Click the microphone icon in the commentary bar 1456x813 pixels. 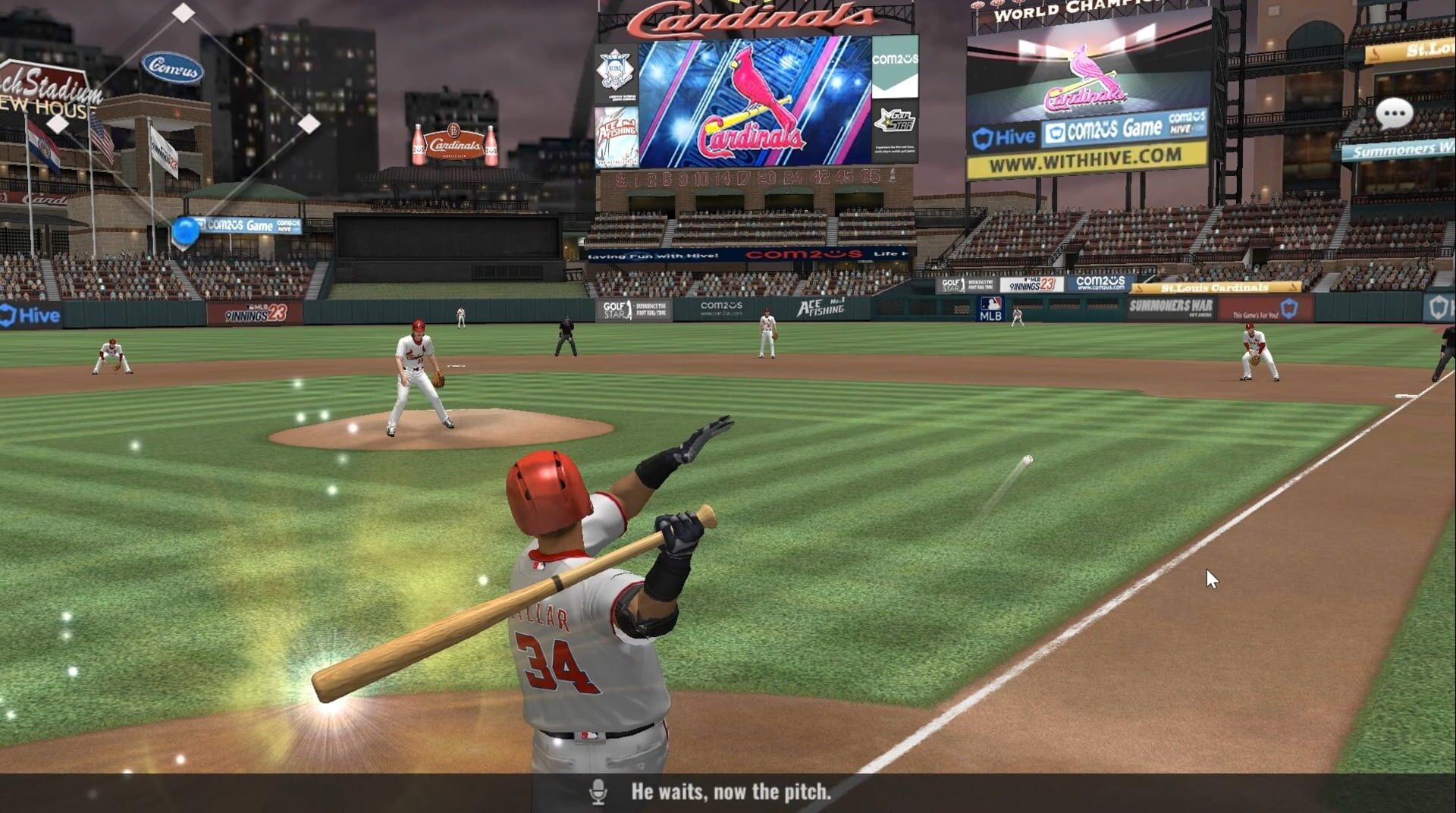pyautogui.click(x=599, y=792)
